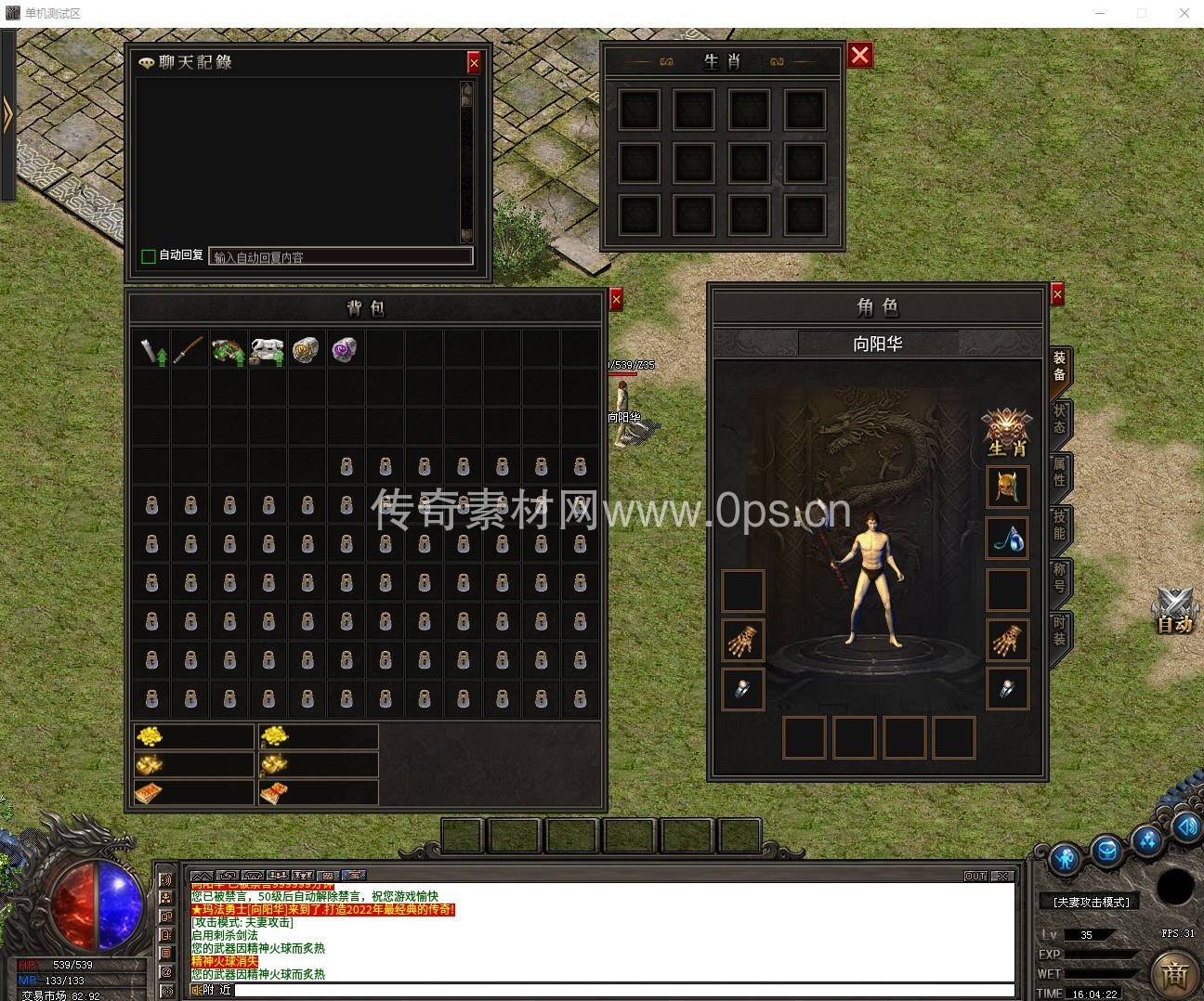Open the 生肖 zodiac mask icon
The width and height of the screenshot is (1204, 1001).
1007,432
